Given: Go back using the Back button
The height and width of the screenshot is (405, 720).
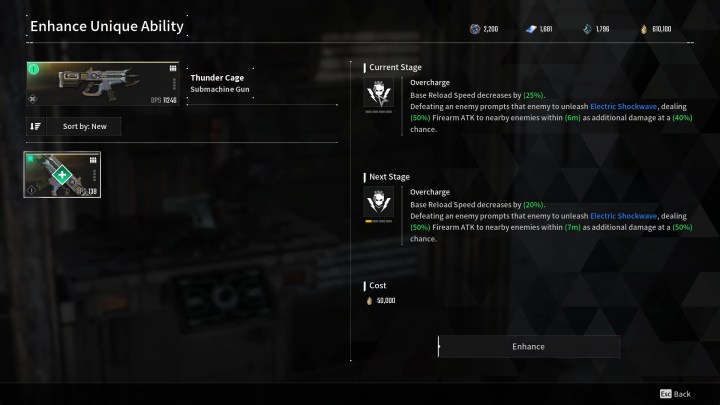Looking at the screenshot, I should [x=675, y=394].
